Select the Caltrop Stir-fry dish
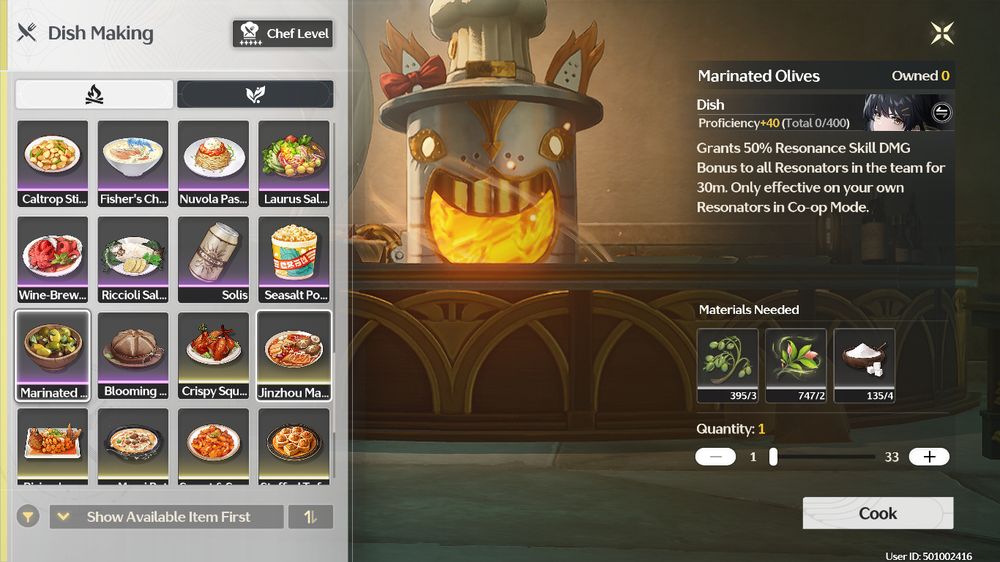Screen dimensions: 1000x562 click(53, 164)
